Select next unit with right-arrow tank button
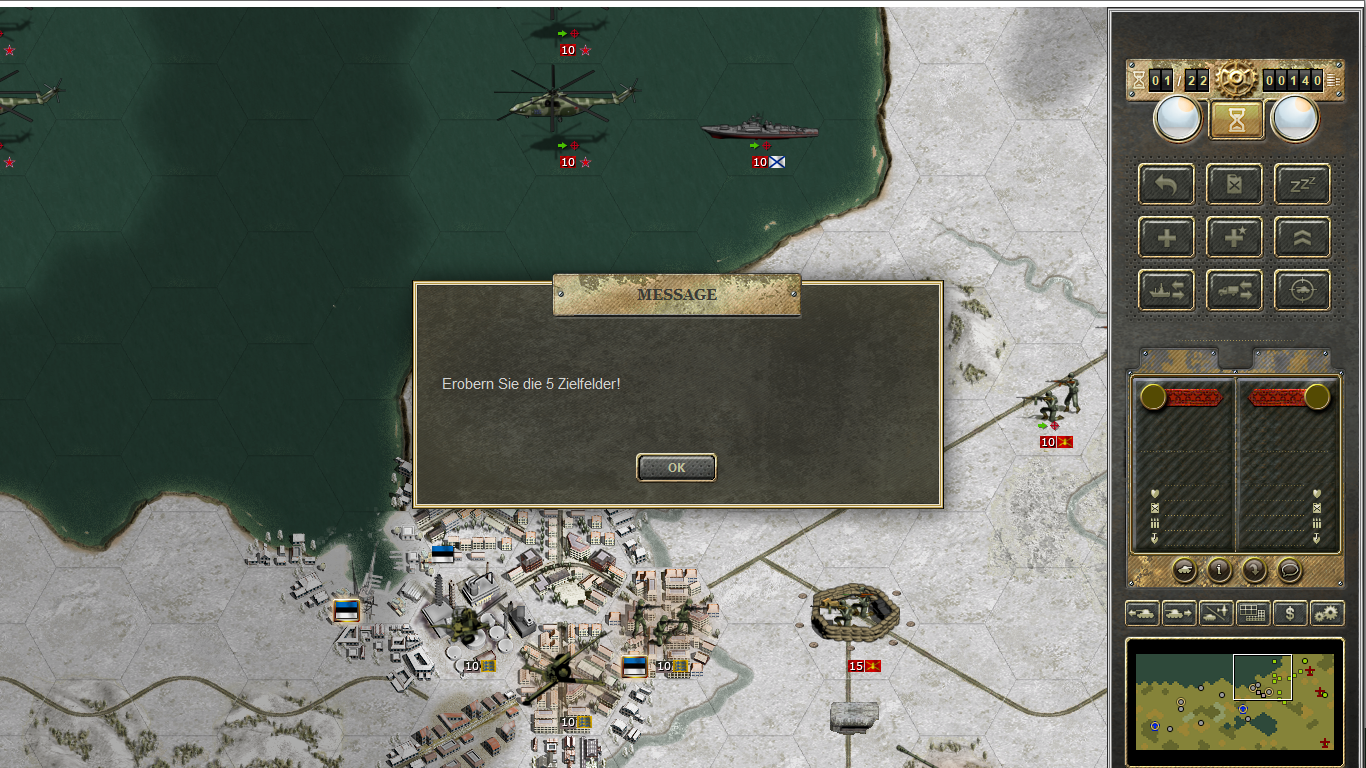 1179,613
